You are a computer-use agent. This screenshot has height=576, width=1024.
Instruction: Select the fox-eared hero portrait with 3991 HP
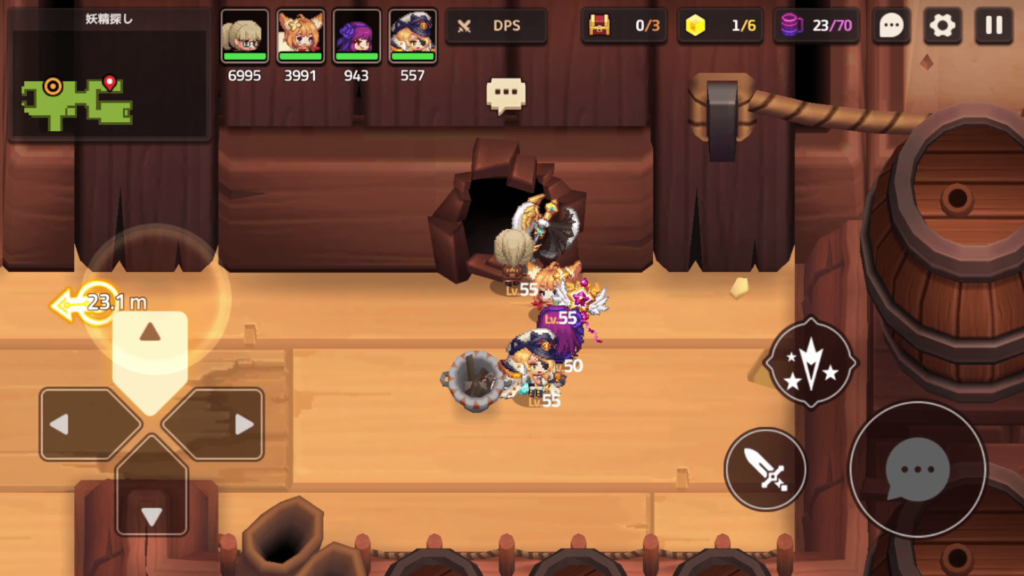pos(300,37)
